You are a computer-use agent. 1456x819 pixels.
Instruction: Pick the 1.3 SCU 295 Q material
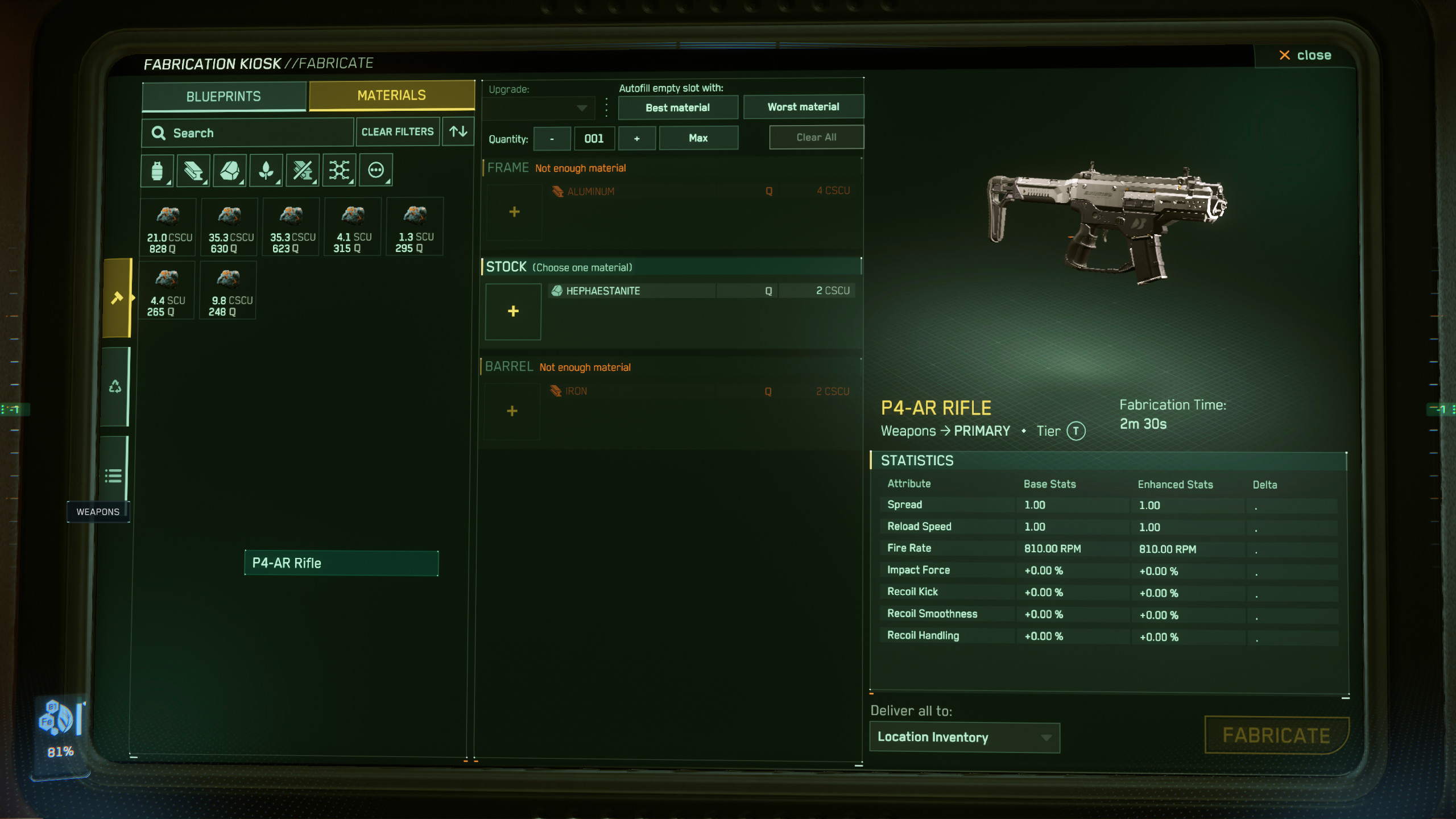click(x=415, y=227)
